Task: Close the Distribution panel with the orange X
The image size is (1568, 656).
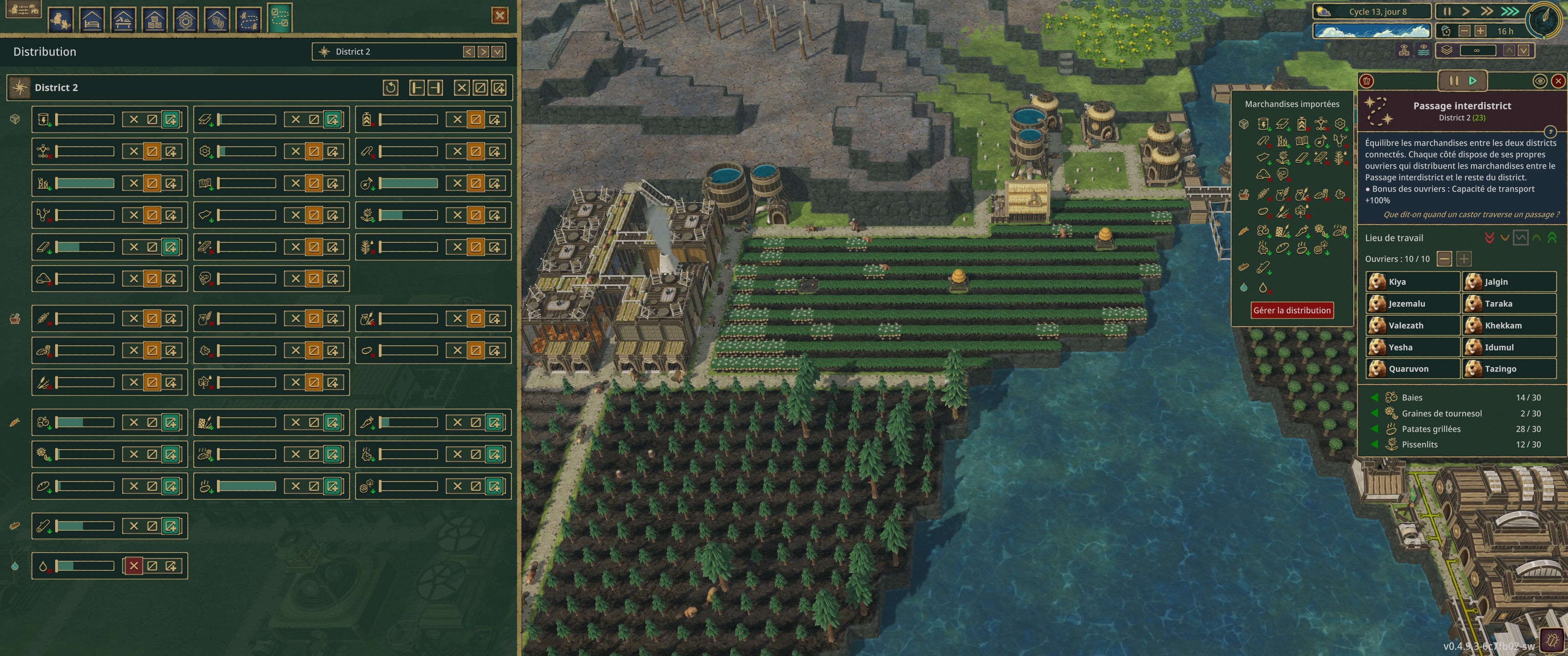Action: (500, 16)
